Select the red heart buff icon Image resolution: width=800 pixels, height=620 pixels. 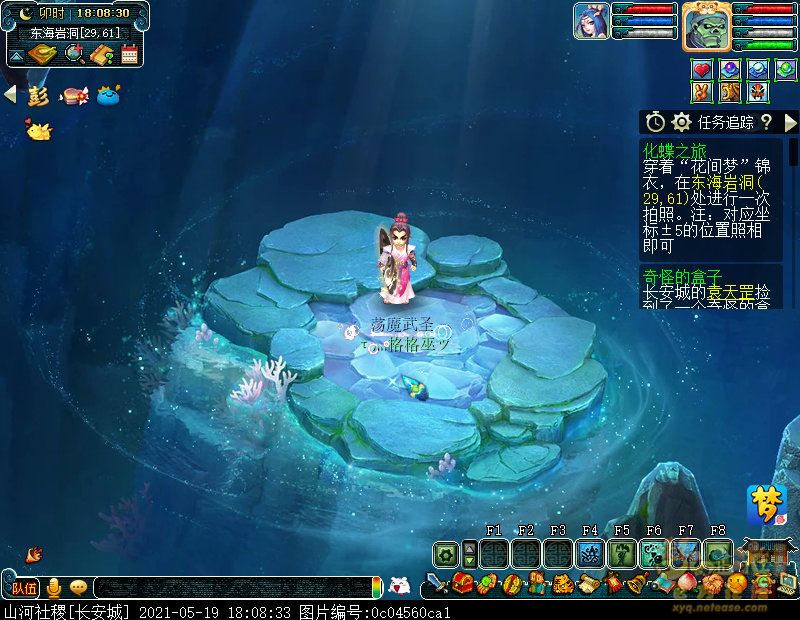coord(702,70)
